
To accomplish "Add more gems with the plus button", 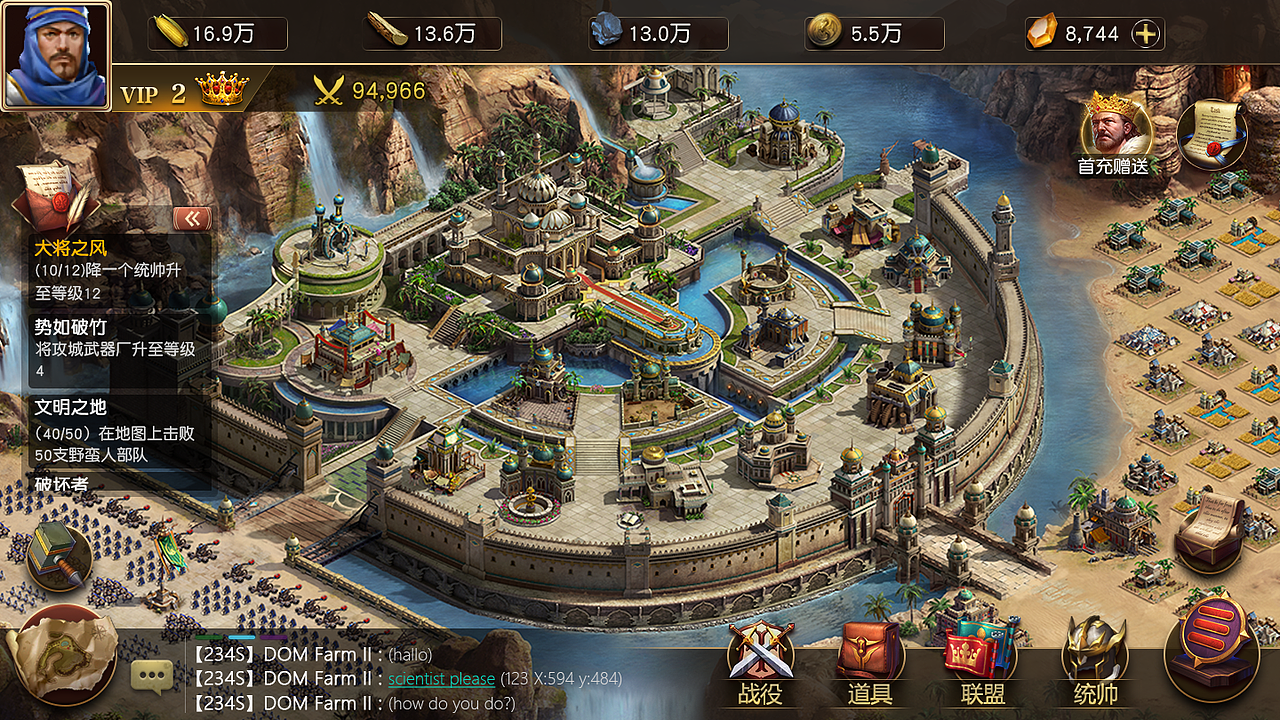I will point(1146,34).
